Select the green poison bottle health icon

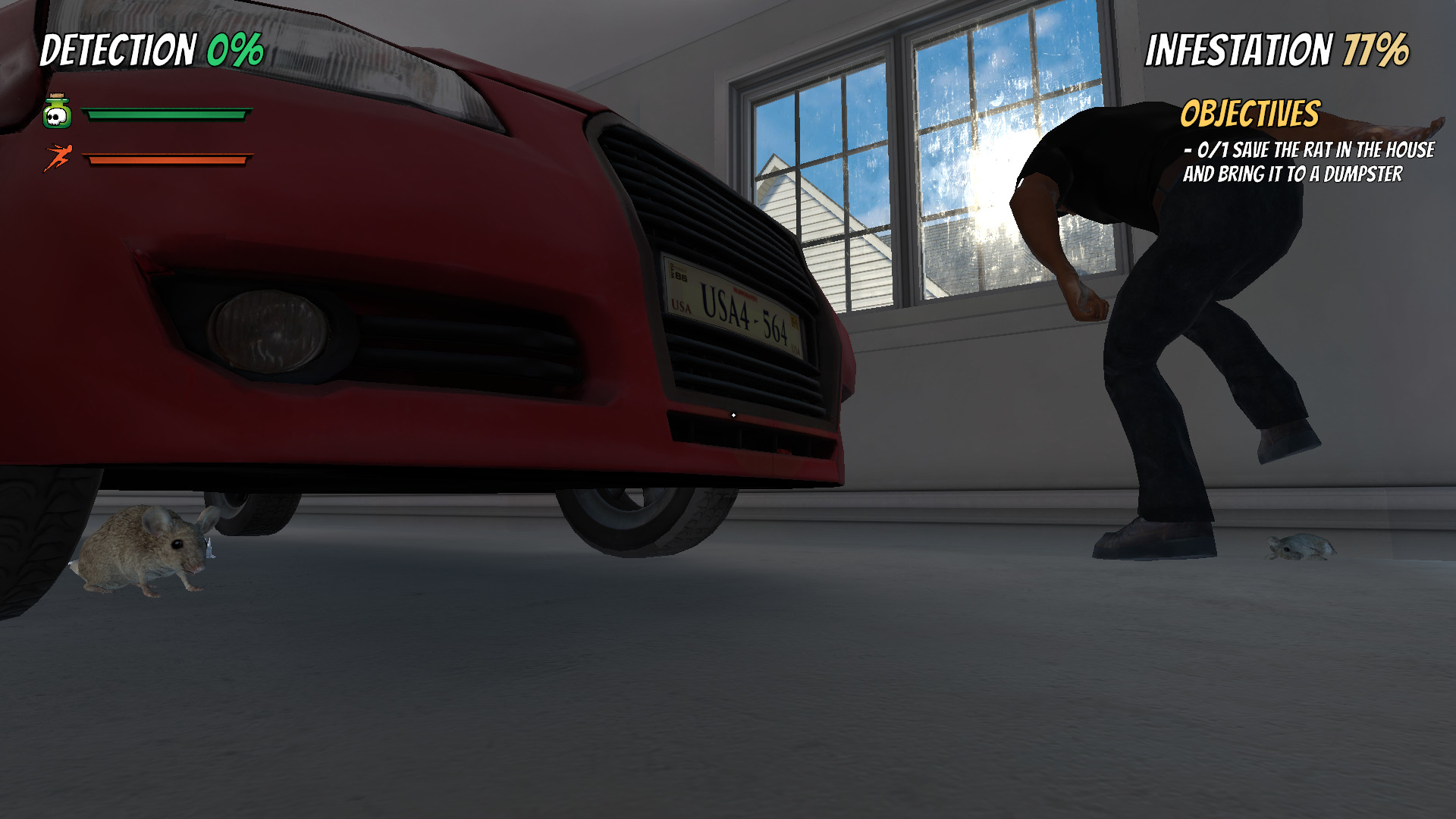click(59, 112)
